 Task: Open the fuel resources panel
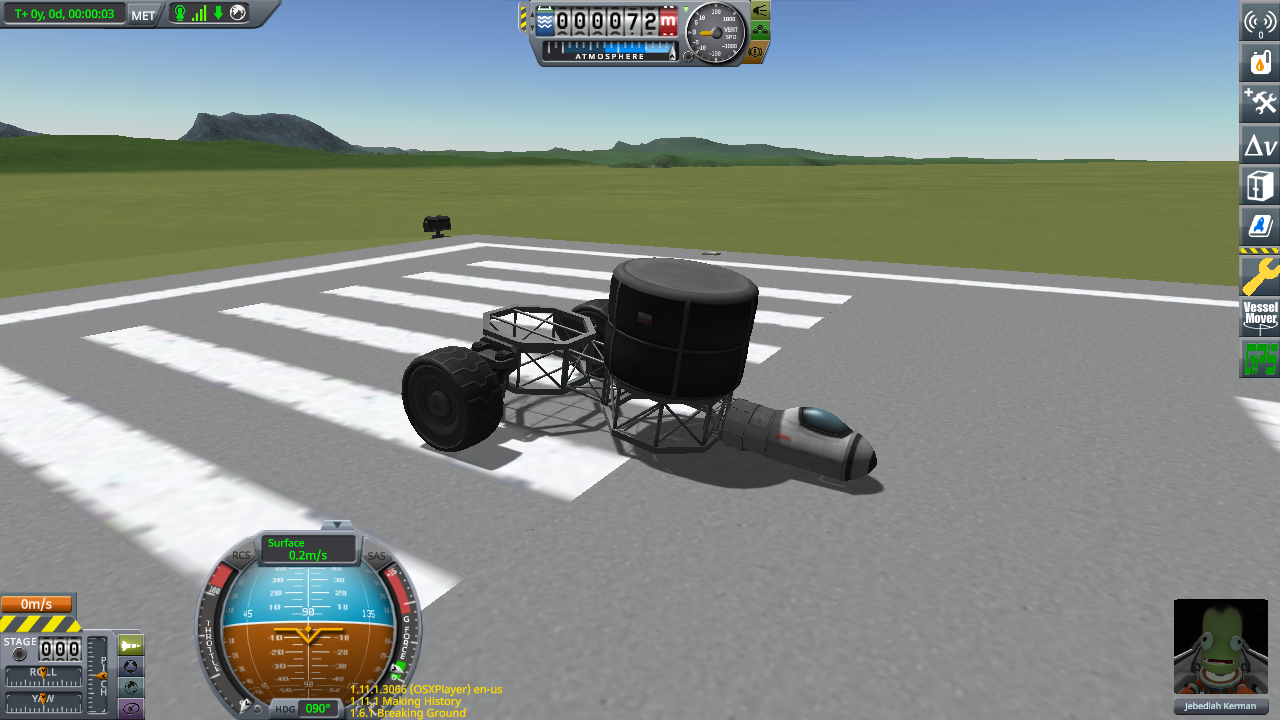click(1258, 62)
